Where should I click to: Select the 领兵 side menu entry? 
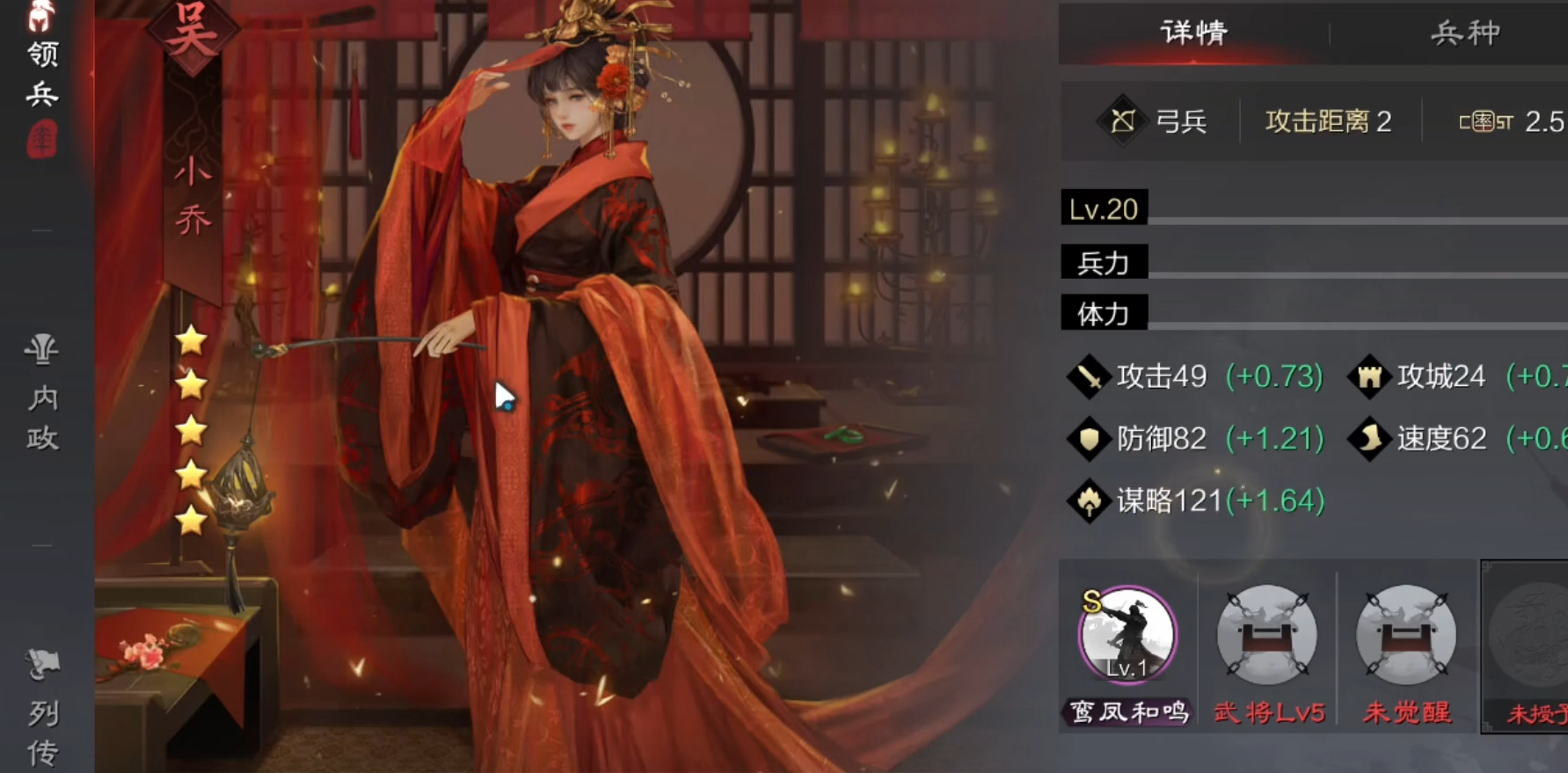click(42, 75)
